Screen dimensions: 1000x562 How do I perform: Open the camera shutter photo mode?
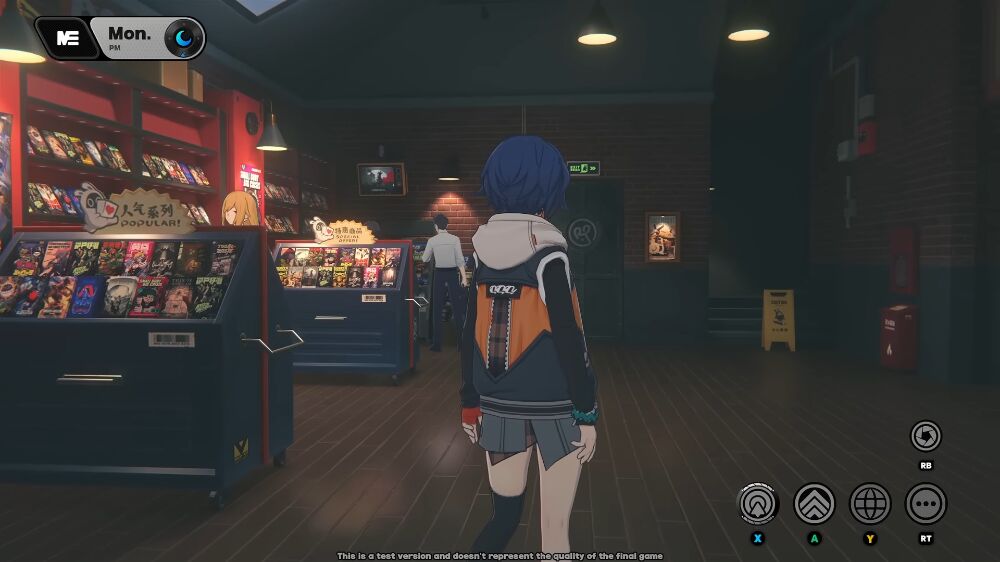(925, 436)
